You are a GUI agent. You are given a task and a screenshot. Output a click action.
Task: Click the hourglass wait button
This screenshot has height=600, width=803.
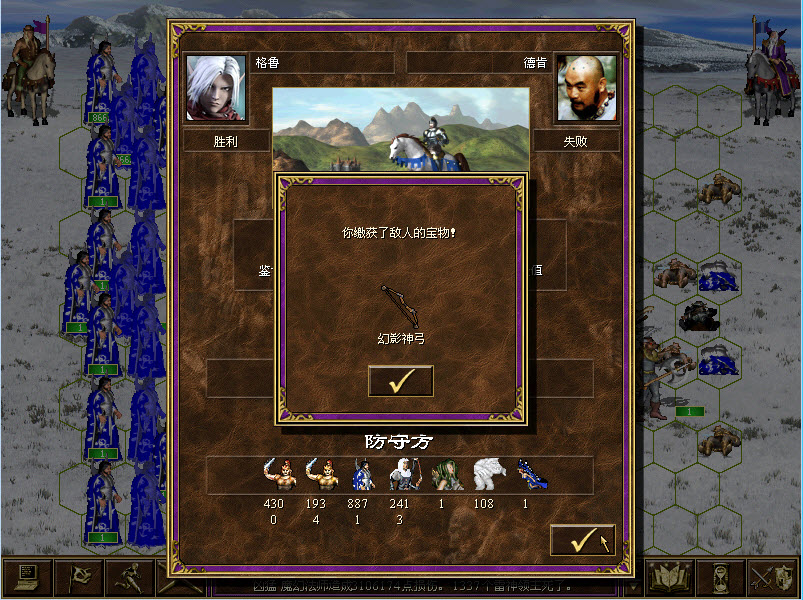pos(723,578)
